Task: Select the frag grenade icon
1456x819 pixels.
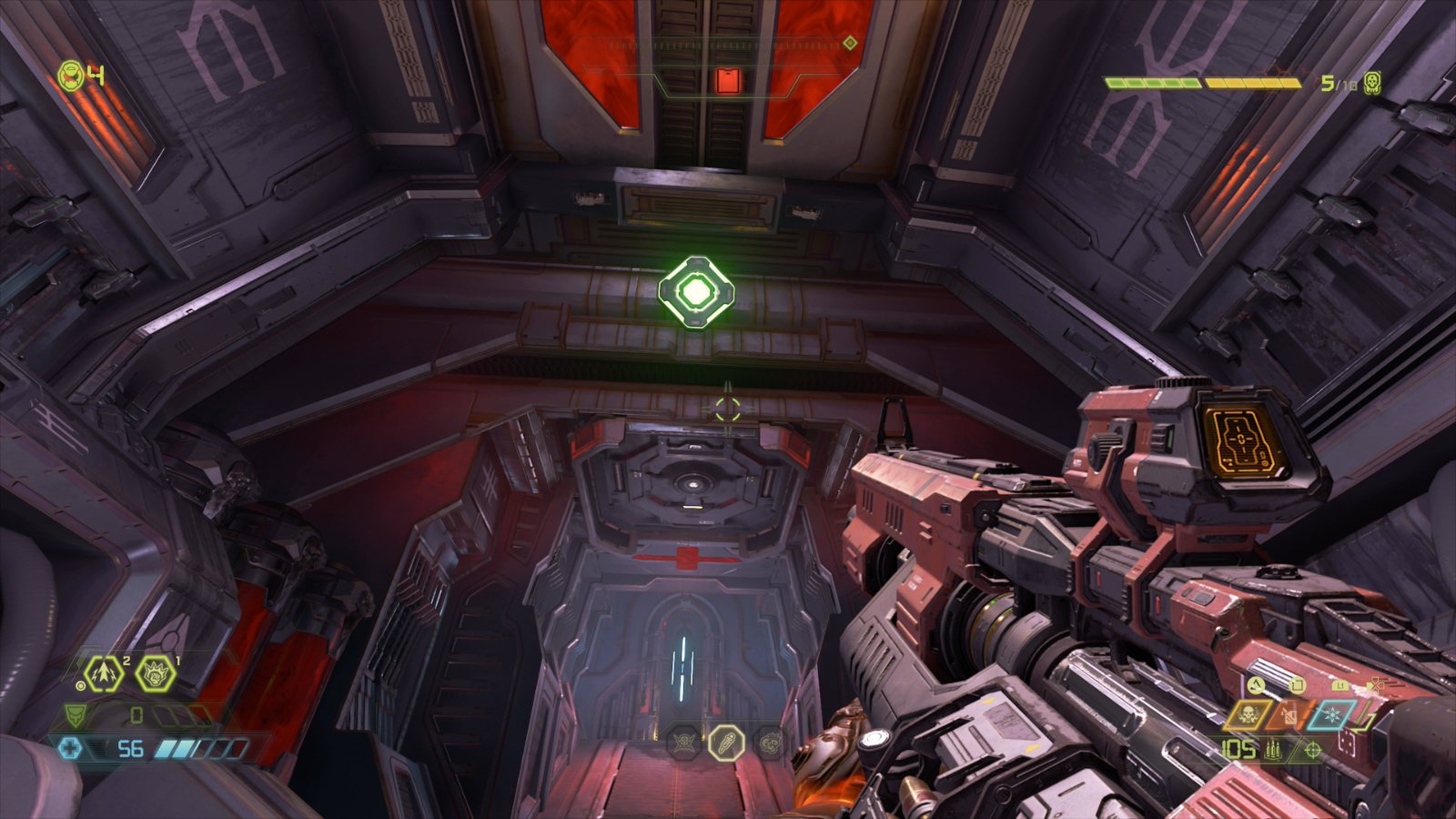Action: click(102, 673)
